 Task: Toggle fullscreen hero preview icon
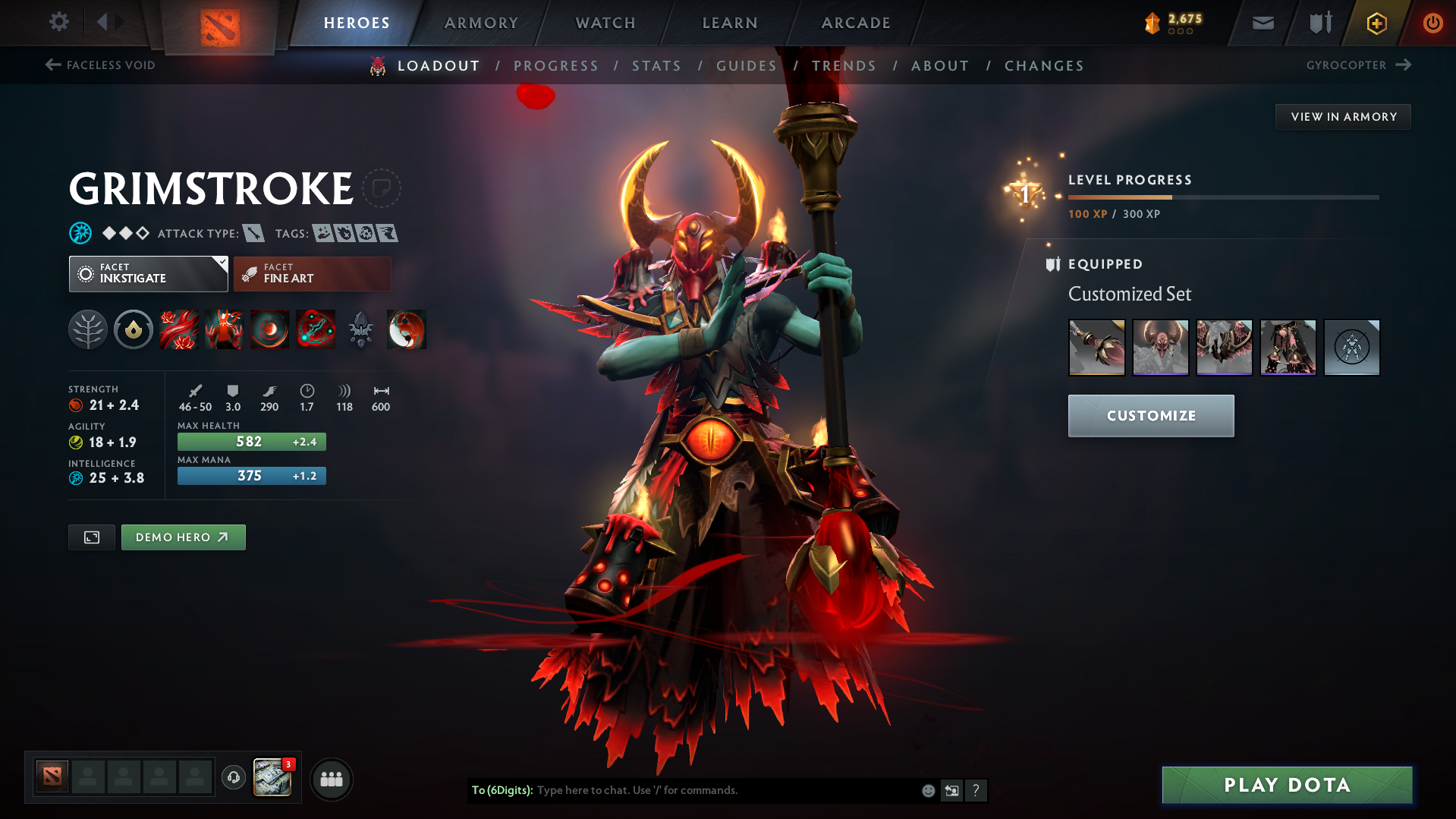pos(91,537)
